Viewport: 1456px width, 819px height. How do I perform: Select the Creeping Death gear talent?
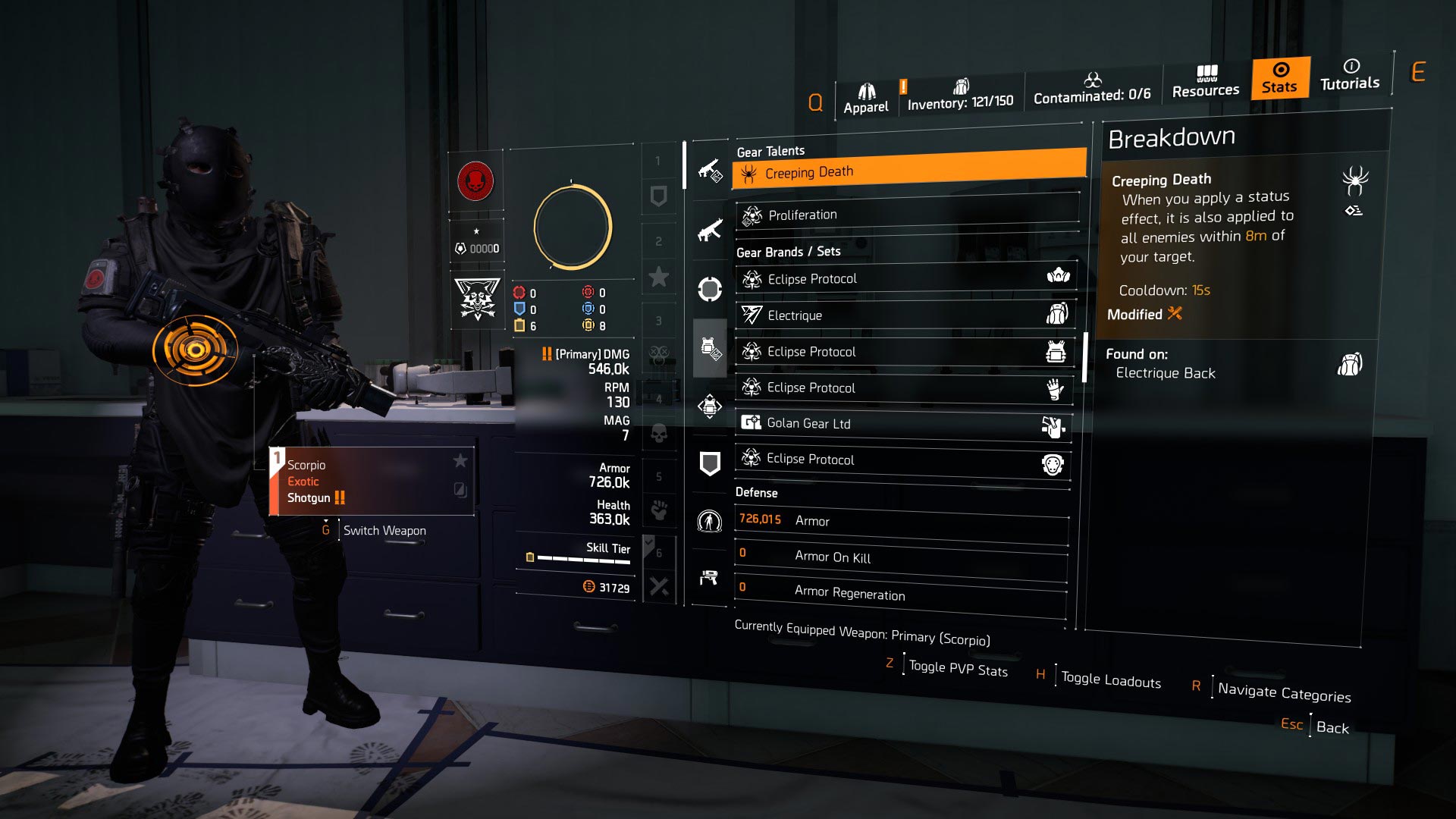pyautogui.click(x=908, y=171)
